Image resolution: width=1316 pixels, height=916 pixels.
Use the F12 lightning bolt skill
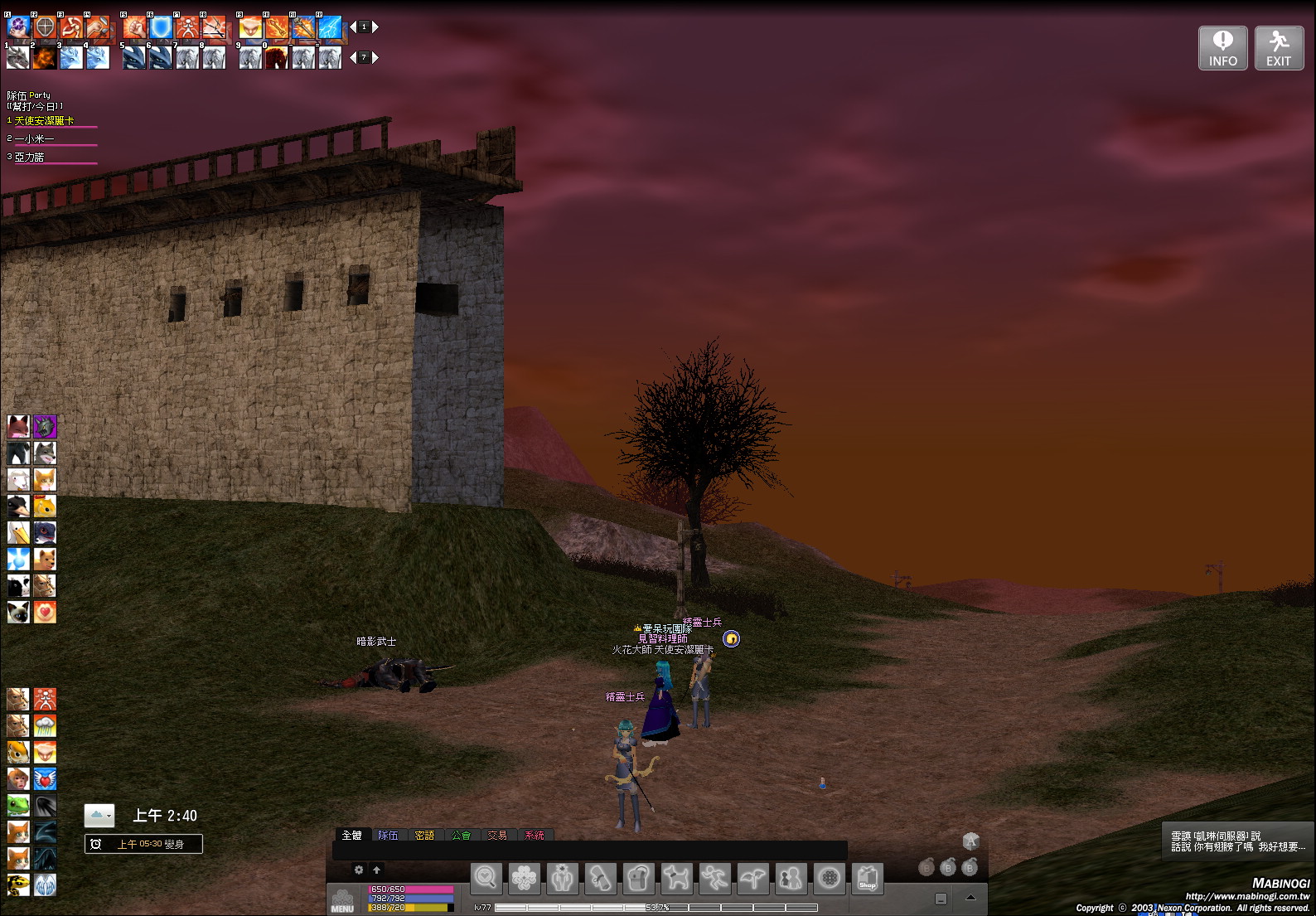[330, 27]
